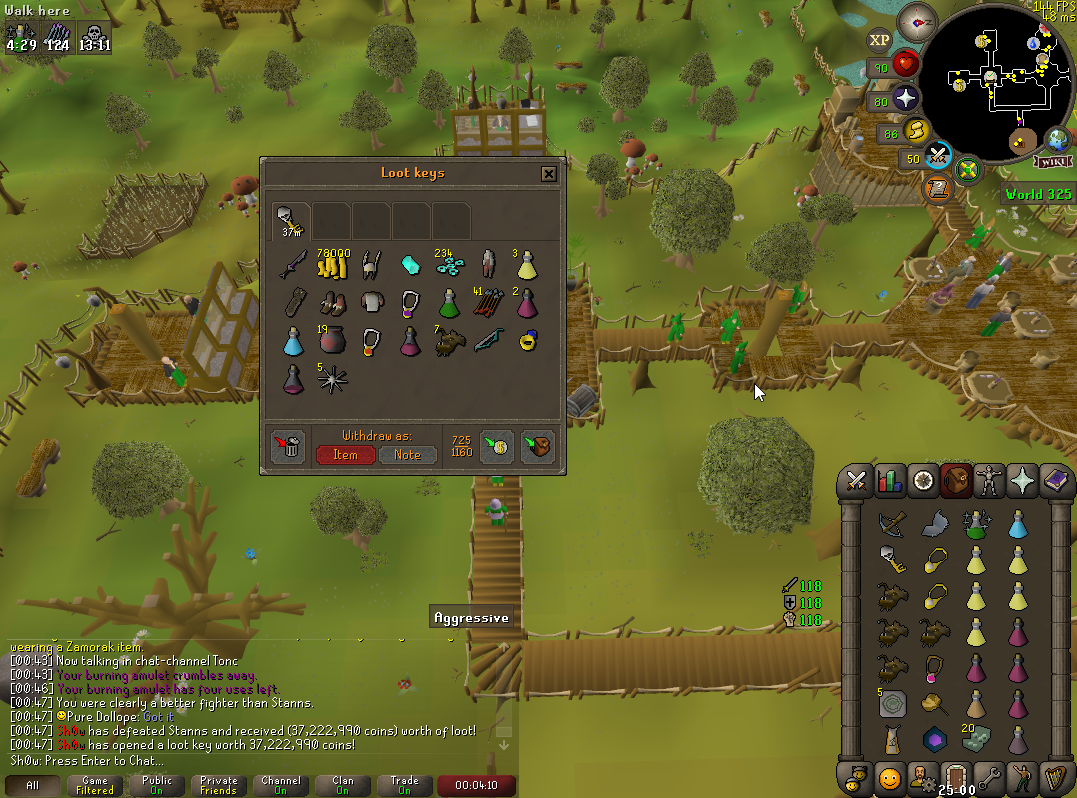Close the Loot keys window
Viewport: 1077px width, 798px height.
[x=548, y=174]
